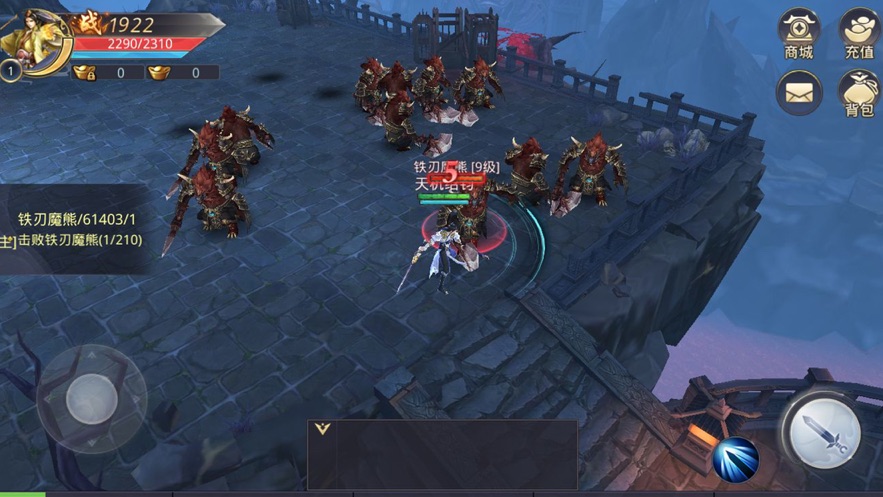883x497 pixels.
Task: Select the 铁刃魔熊 quest tracker
Action: coord(76,229)
